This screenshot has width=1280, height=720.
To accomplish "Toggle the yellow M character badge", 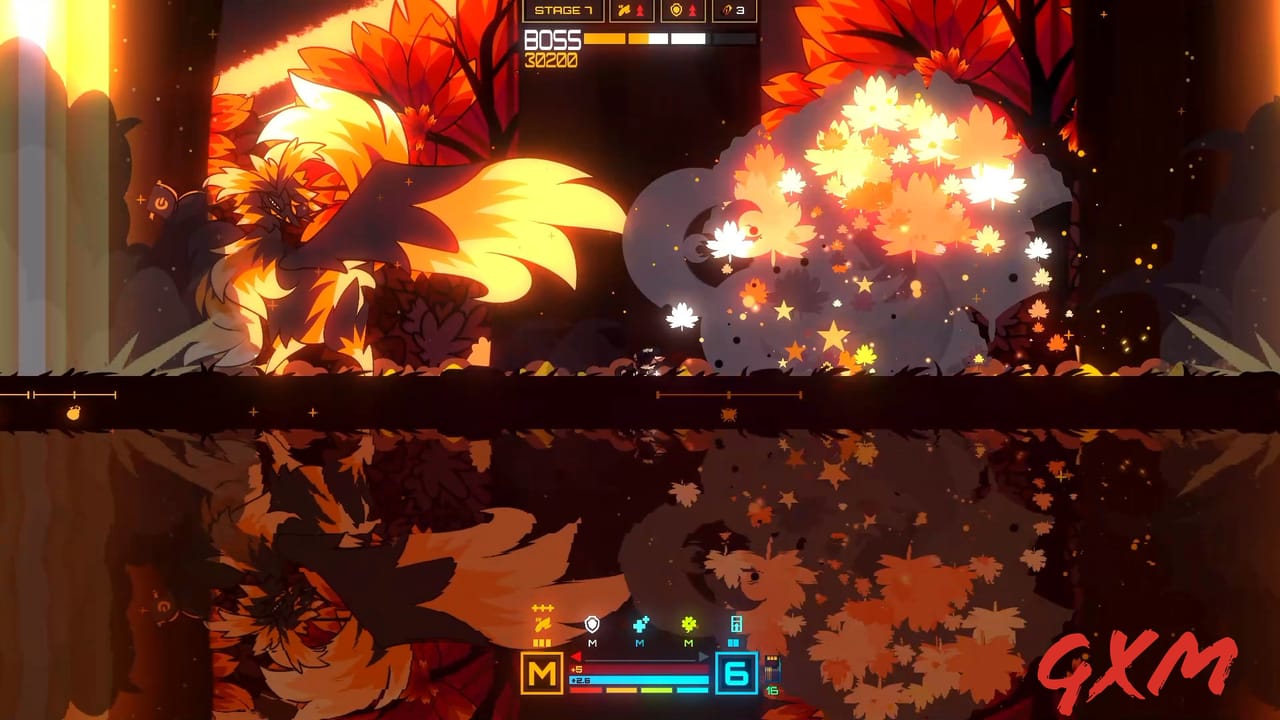I will click(542, 672).
